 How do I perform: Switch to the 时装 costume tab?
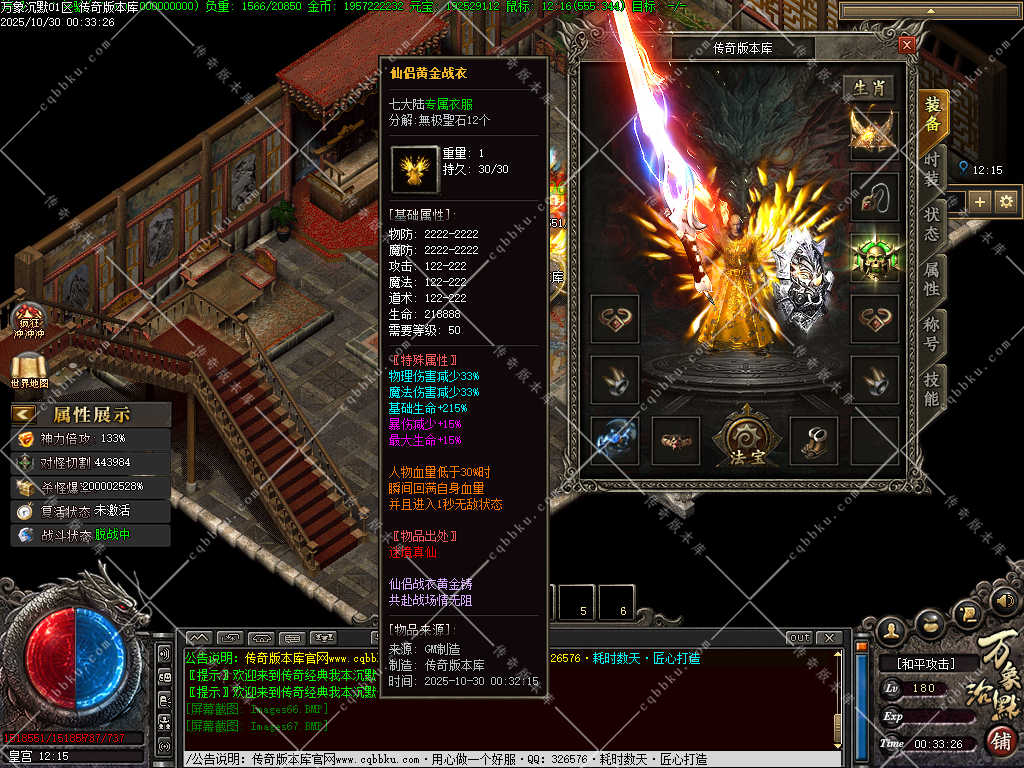pyautogui.click(x=932, y=170)
